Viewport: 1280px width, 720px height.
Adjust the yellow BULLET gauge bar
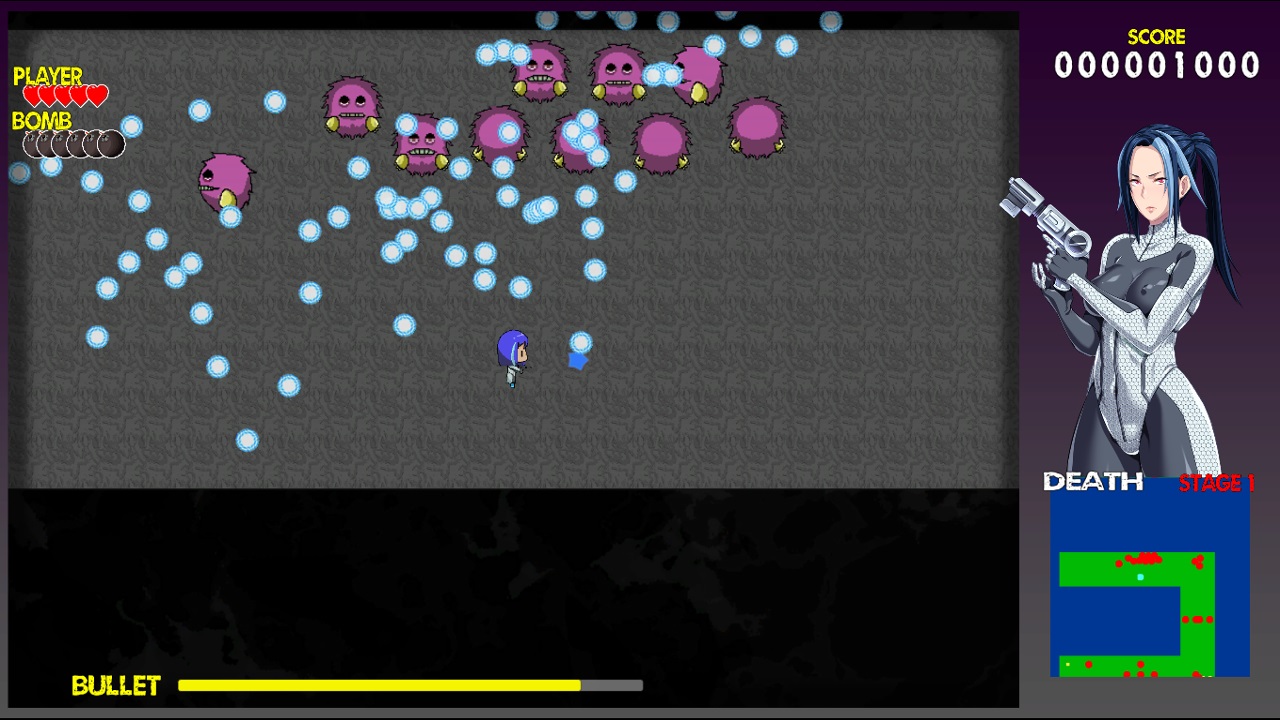pyautogui.click(x=378, y=685)
